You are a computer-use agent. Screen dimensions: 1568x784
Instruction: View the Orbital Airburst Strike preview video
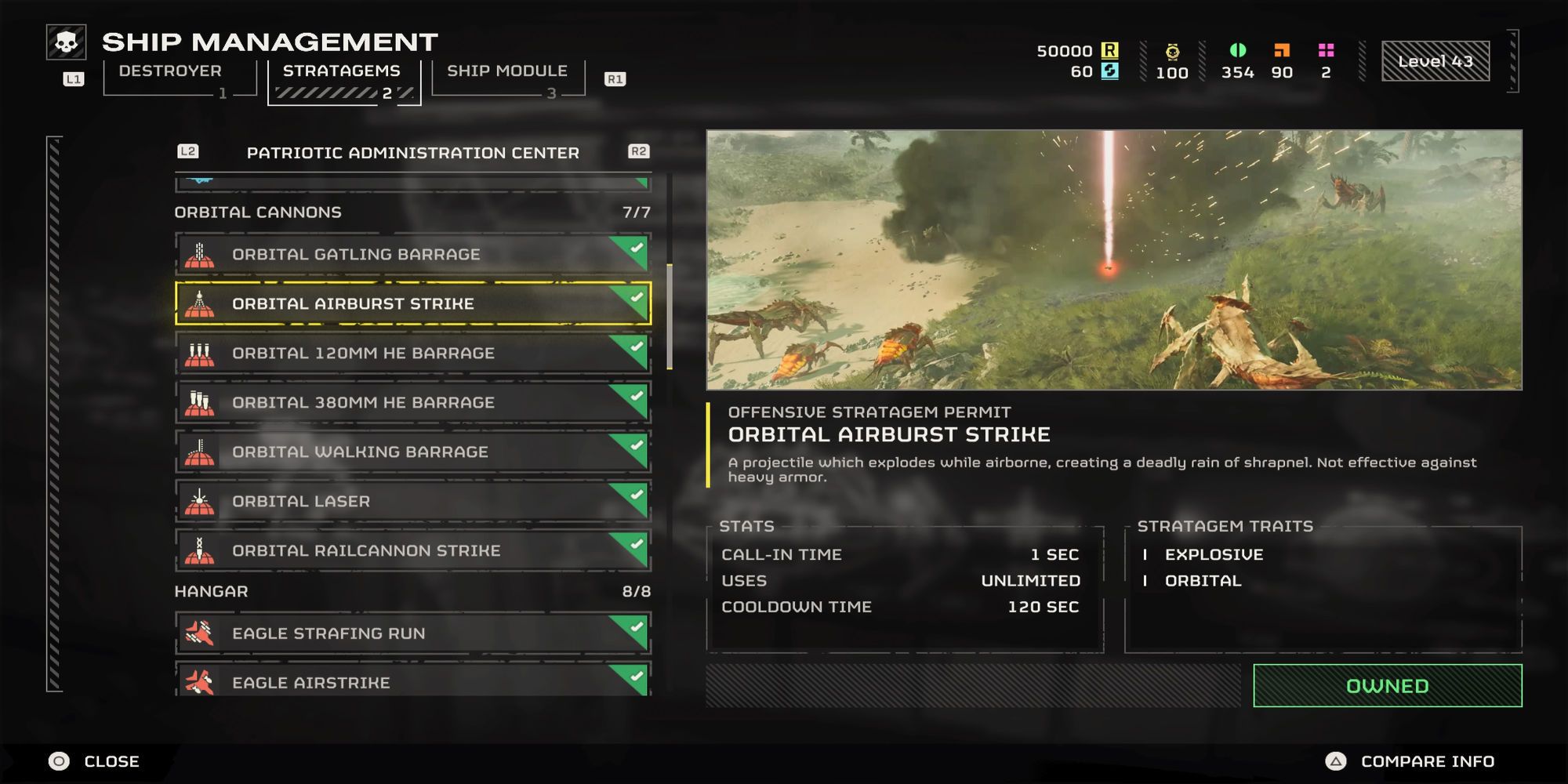tap(1113, 260)
